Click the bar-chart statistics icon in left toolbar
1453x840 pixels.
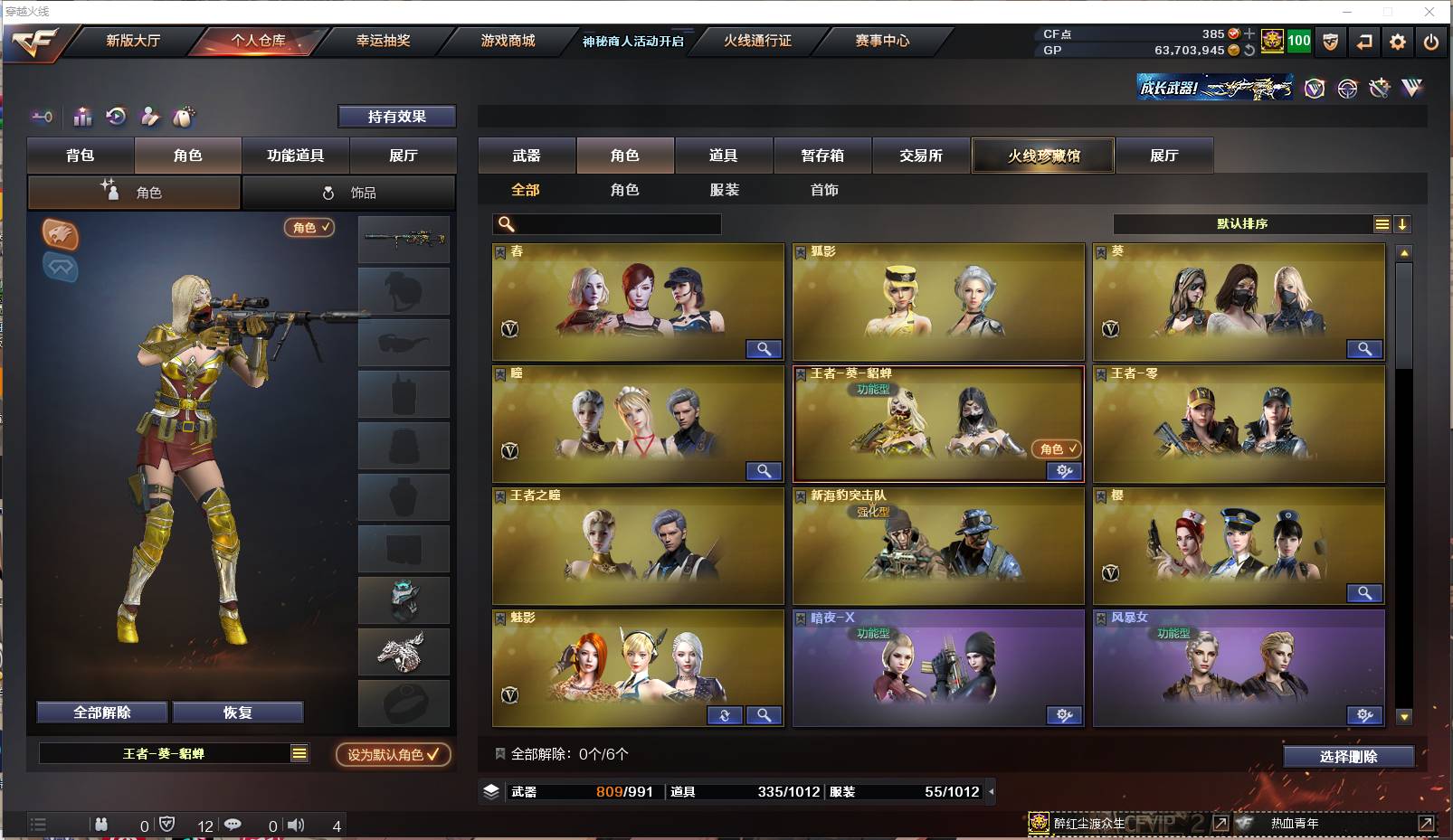(x=82, y=117)
